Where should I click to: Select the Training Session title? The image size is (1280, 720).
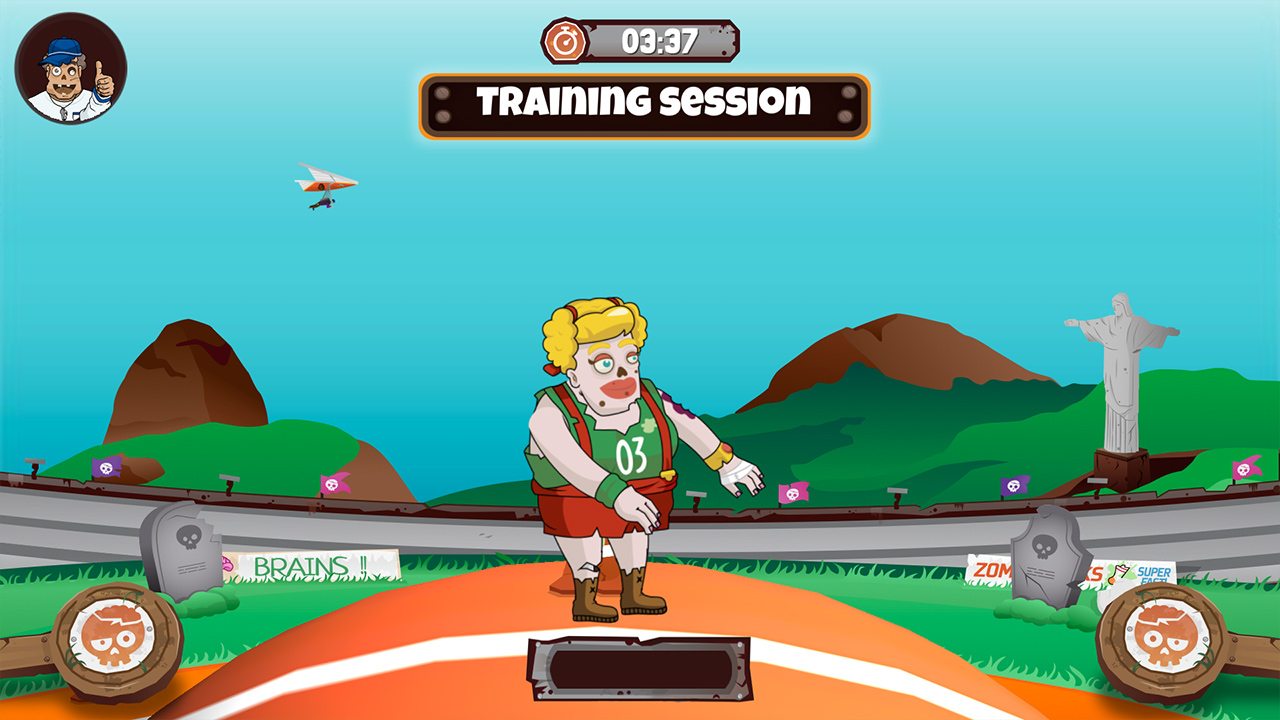pyautogui.click(x=645, y=100)
